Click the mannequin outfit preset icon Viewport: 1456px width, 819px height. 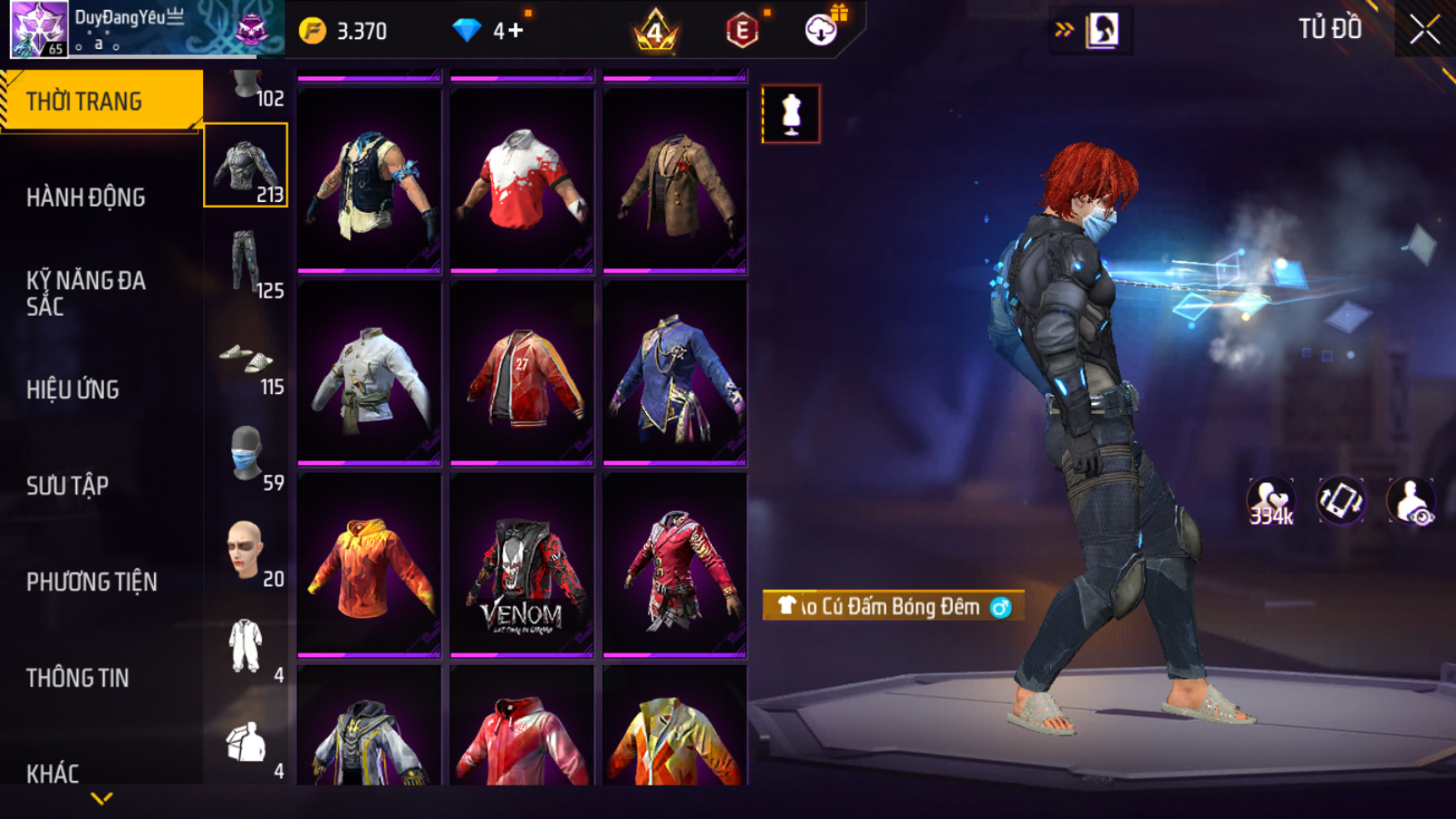791,114
